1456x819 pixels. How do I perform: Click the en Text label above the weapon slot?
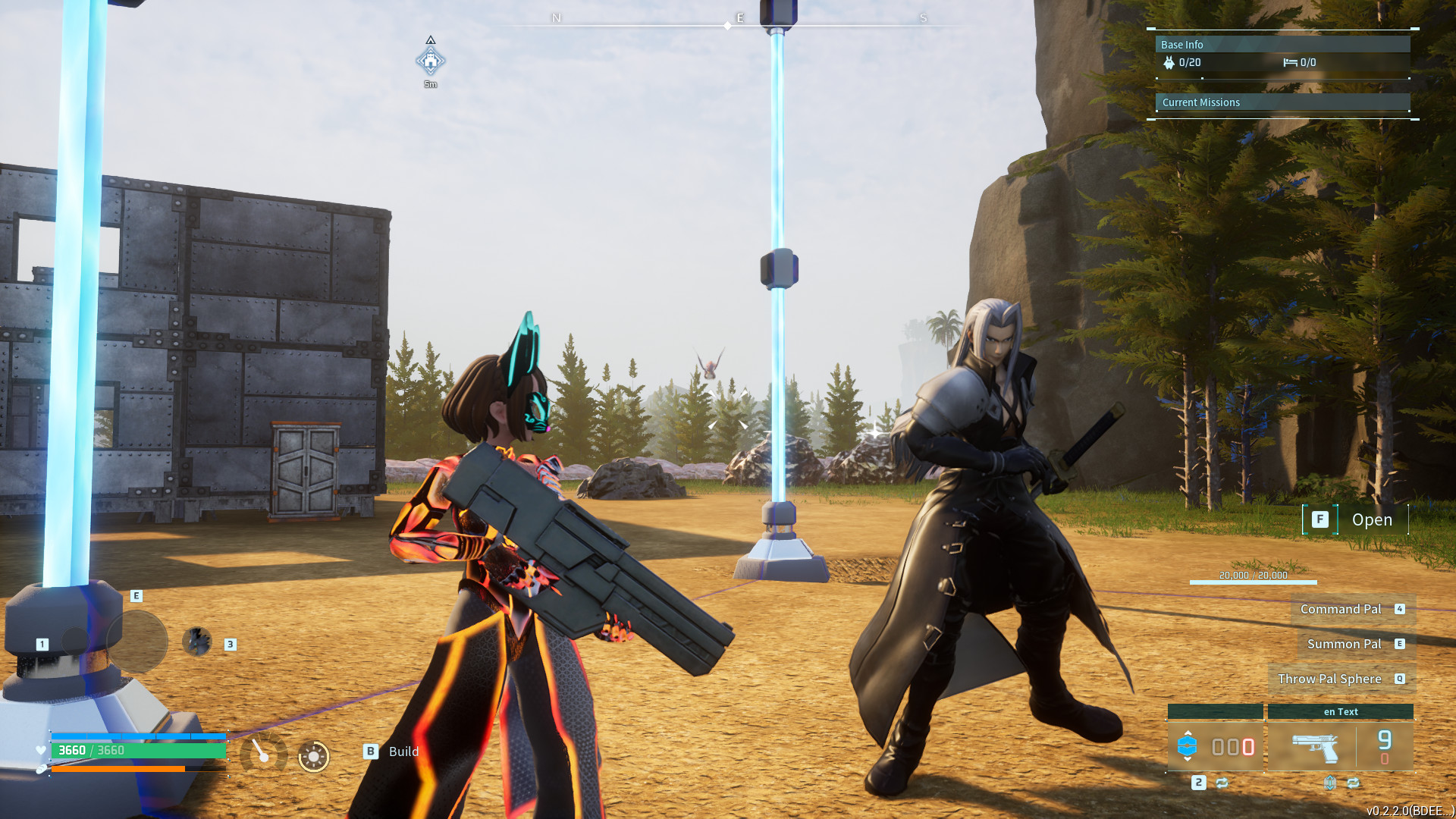1341,711
